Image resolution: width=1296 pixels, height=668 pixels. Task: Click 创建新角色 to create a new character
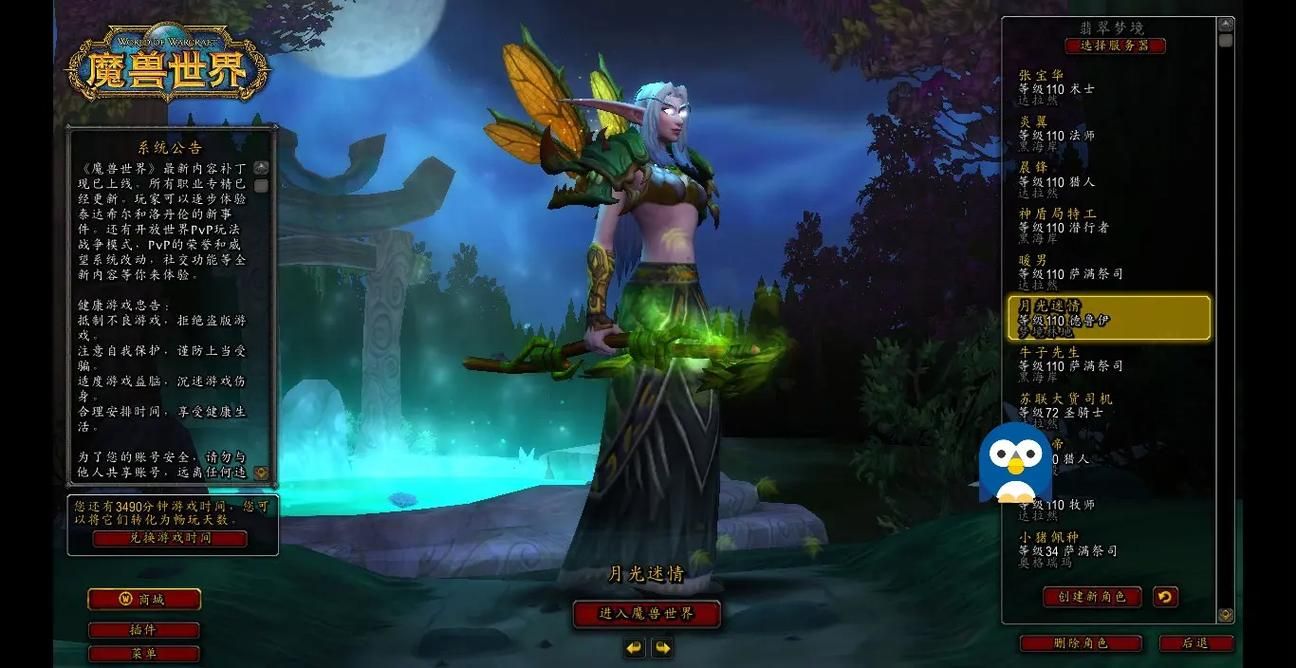(x=1092, y=597)
